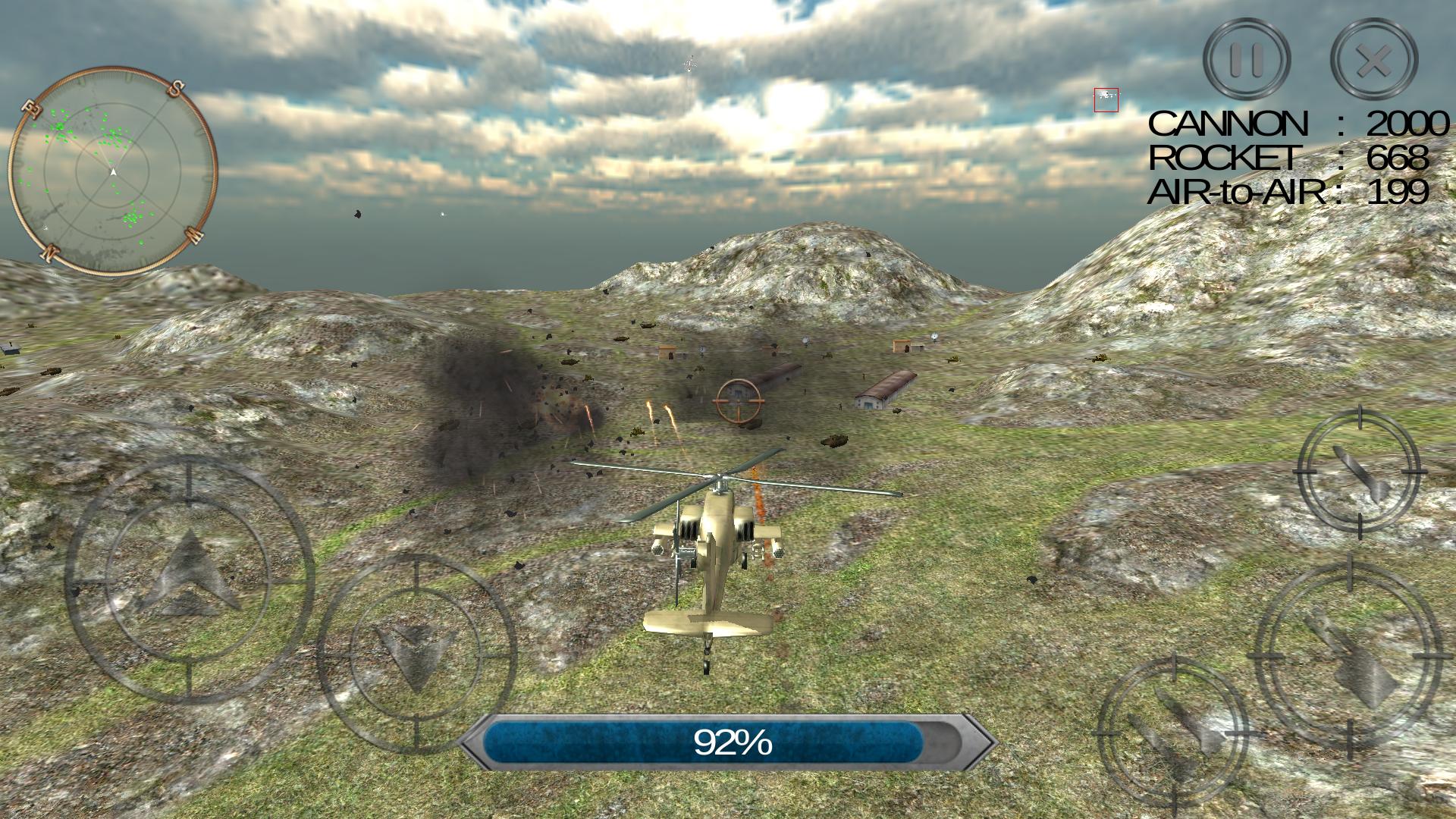Image resolution: width=1456 pixels, height=819 pixels.
Task: Select the red-boxed enemy helicopter in the sky
Action: 1106,97
